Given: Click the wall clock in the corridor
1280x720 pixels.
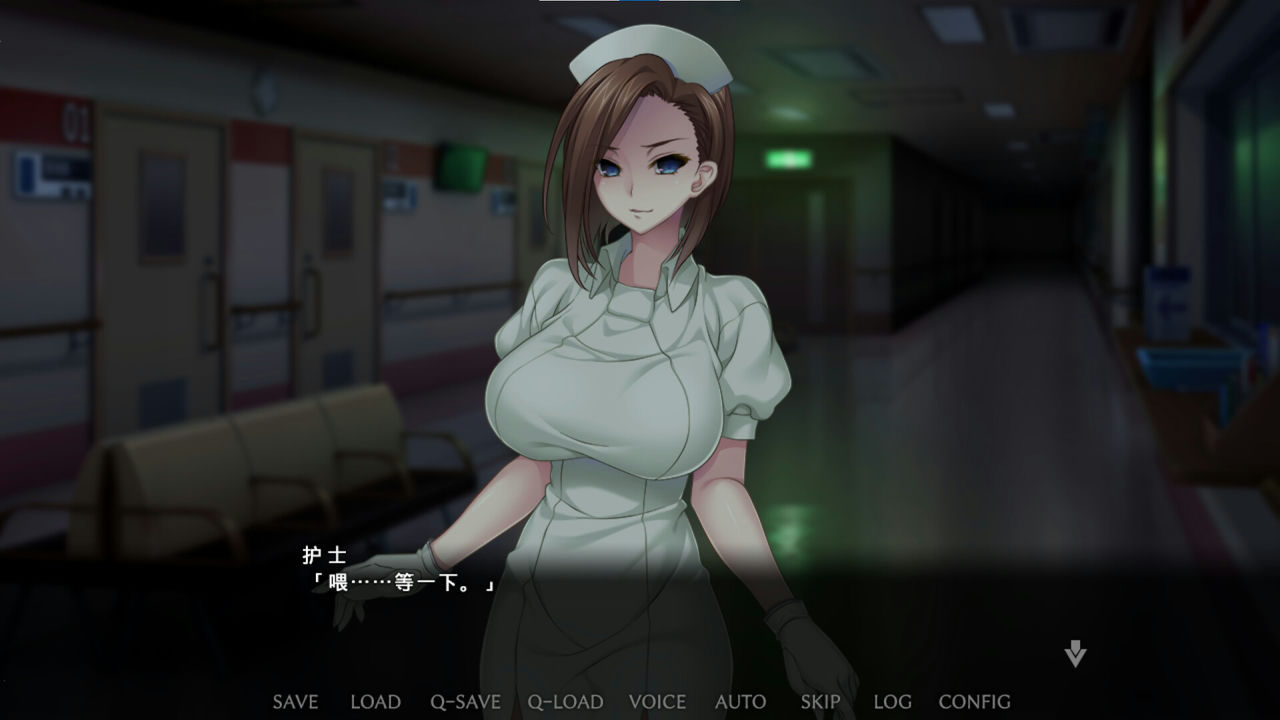Looking at the screenshot, I should coord(265,92).
